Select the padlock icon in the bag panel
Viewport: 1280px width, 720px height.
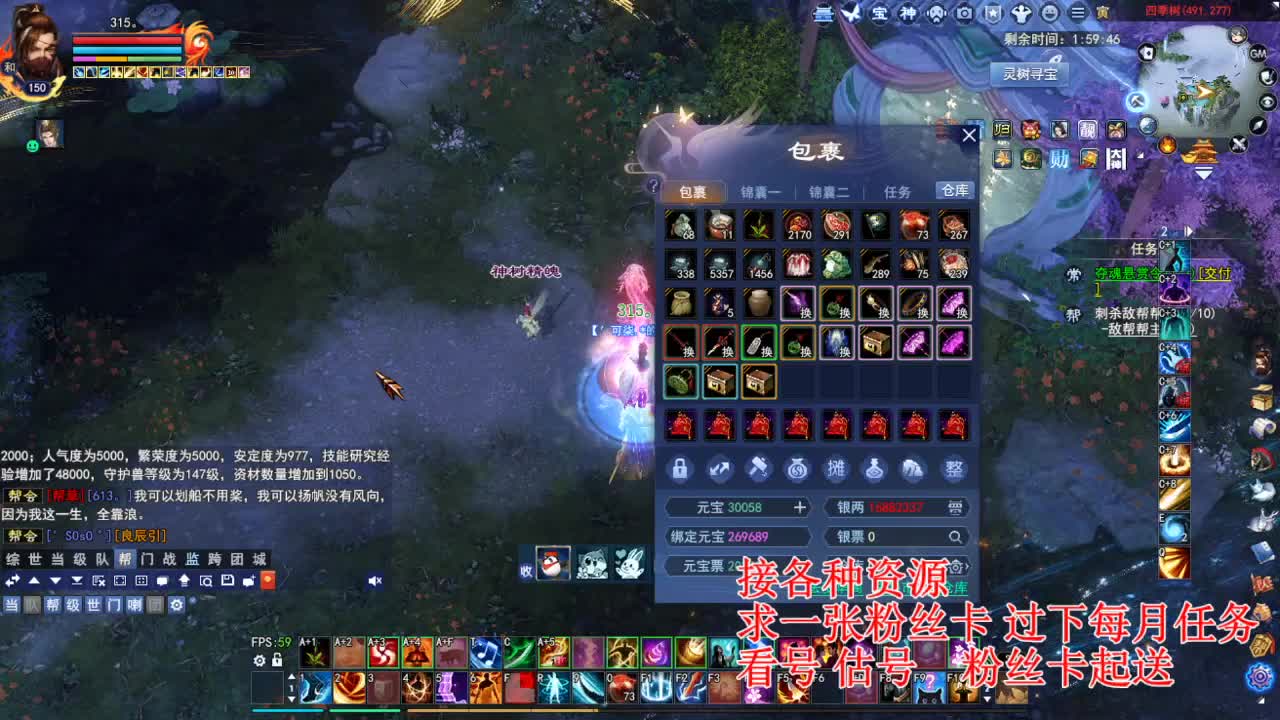[x=680, y=469]
